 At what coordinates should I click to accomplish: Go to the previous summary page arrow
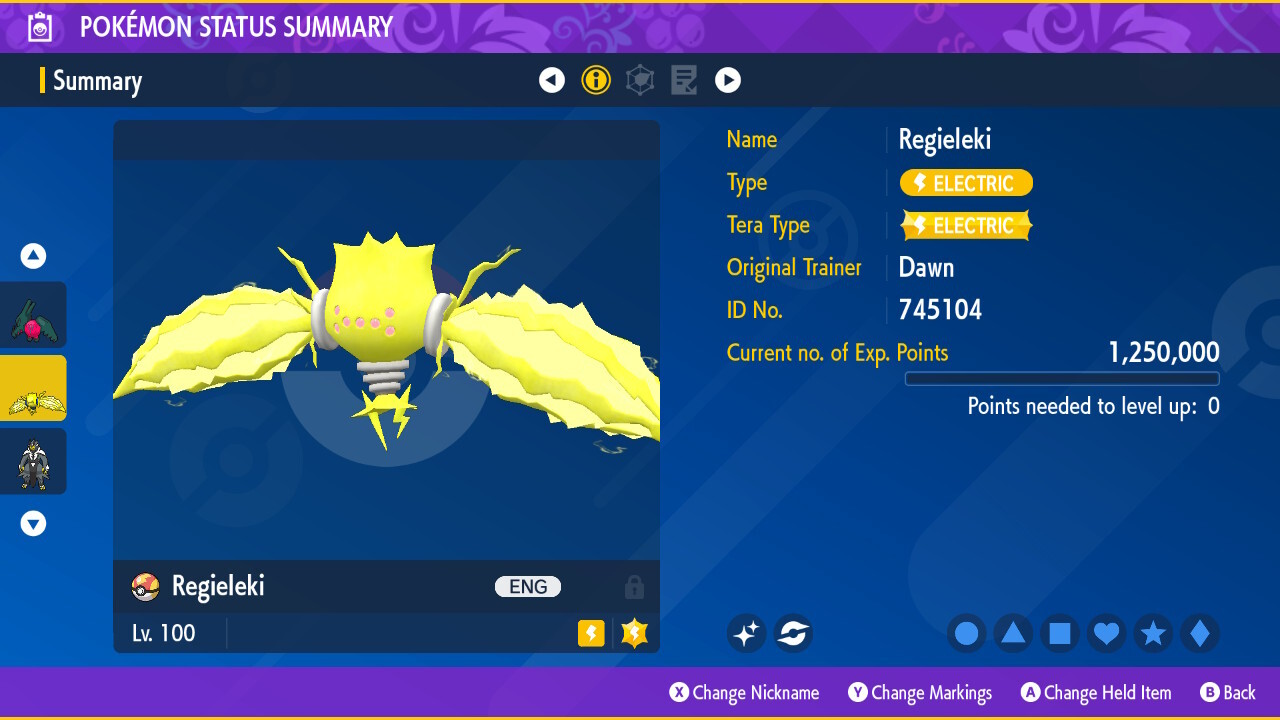552,80
